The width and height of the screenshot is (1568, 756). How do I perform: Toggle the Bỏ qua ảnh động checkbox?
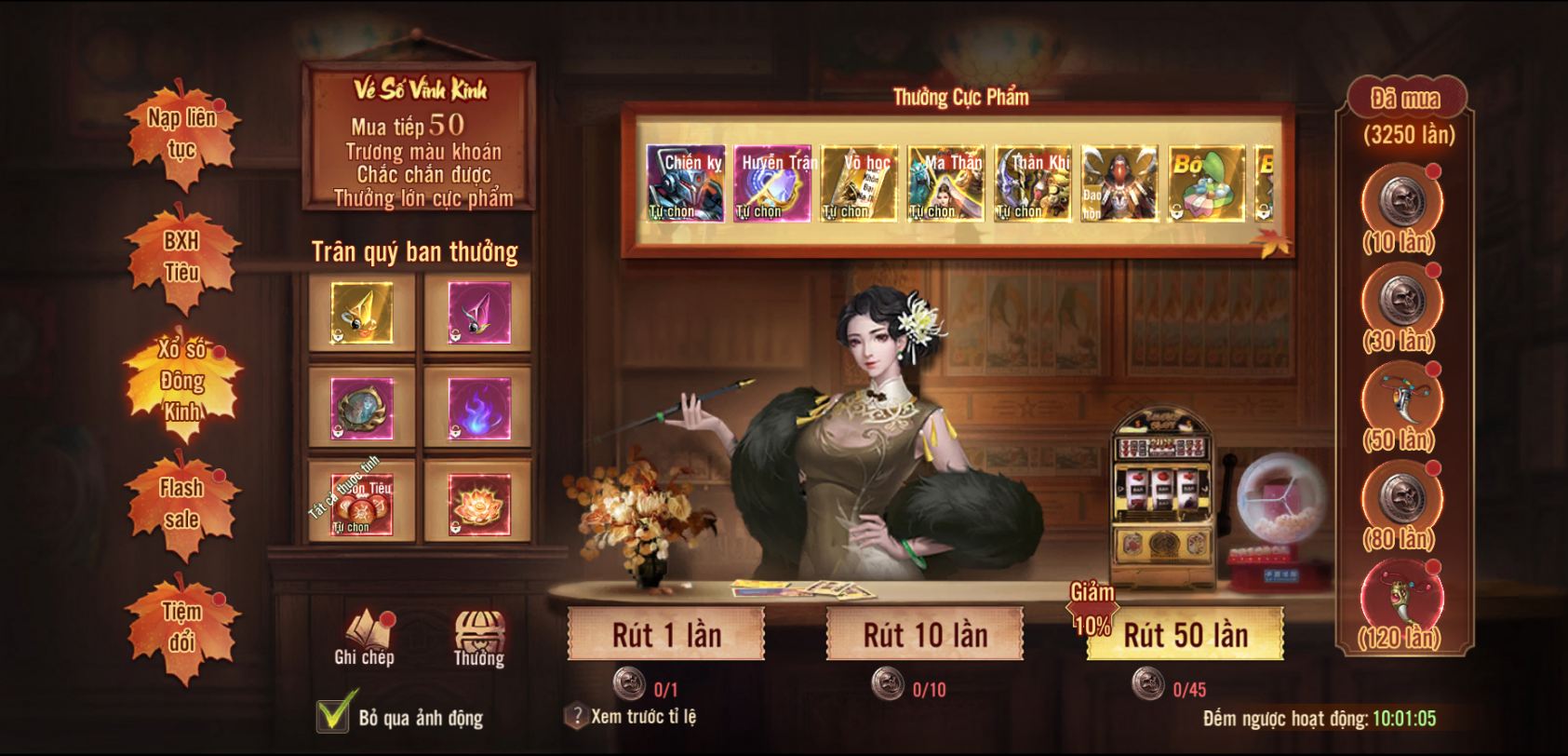334,715
